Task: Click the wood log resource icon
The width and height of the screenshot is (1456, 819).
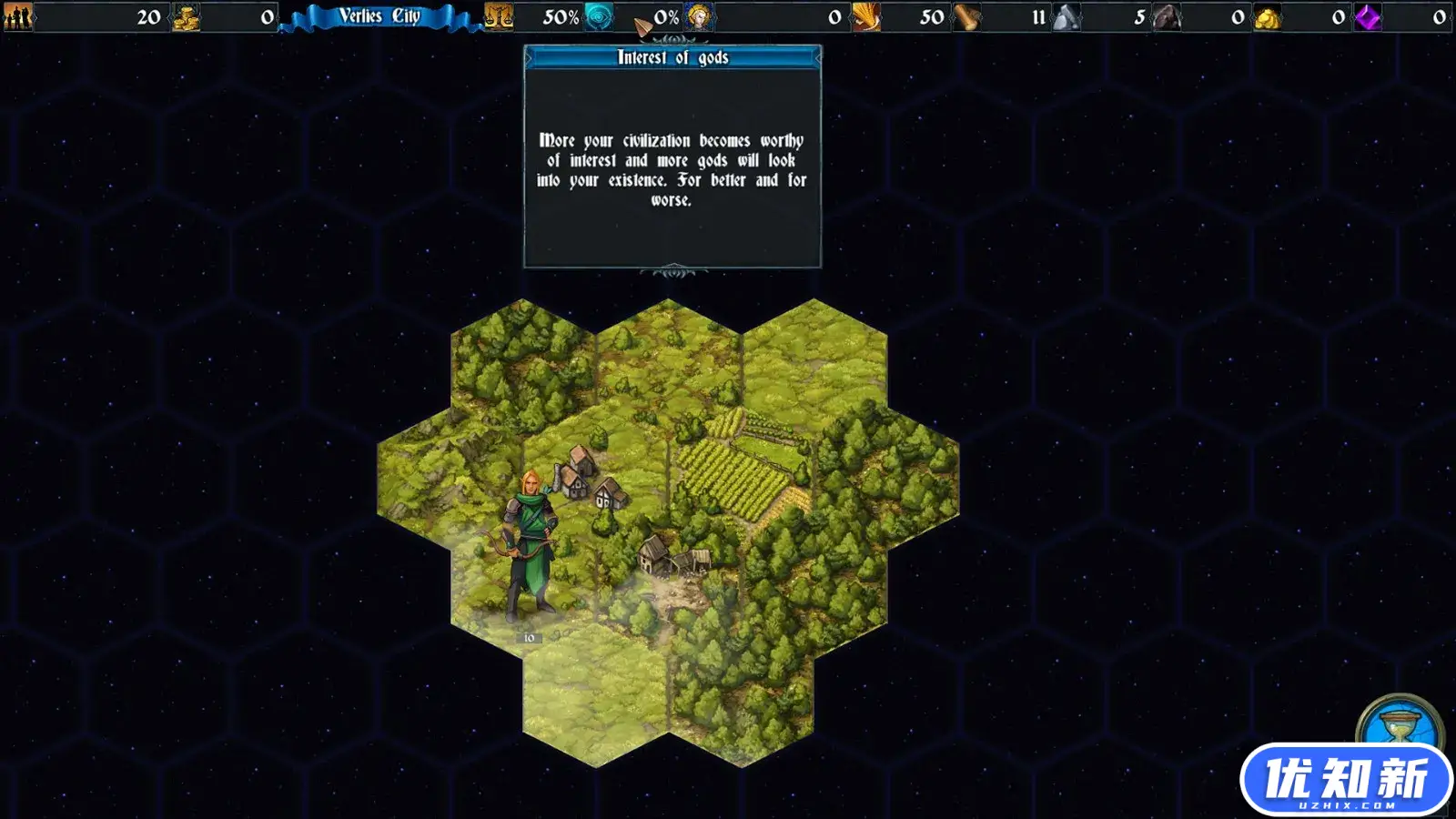Action: point(966,17)
